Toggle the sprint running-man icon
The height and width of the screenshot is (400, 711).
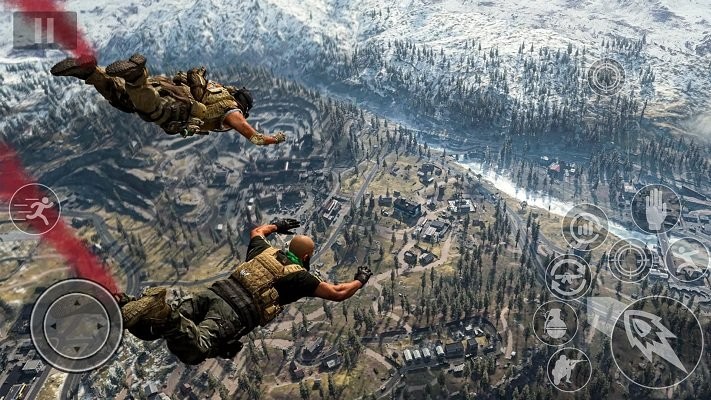coord(35,208)
